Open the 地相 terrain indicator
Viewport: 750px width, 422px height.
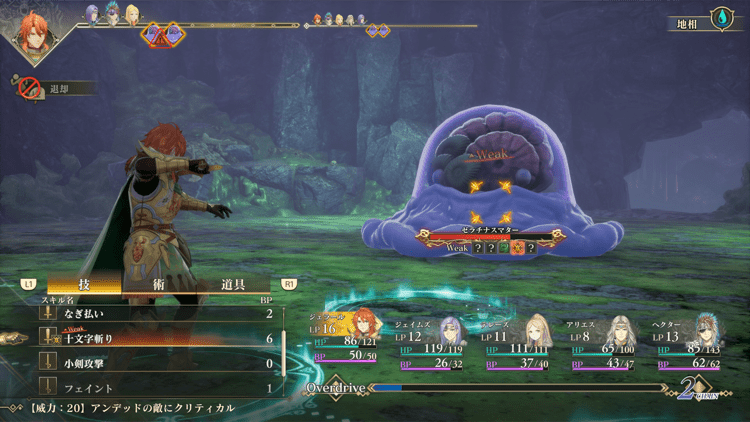coord(705,19)
